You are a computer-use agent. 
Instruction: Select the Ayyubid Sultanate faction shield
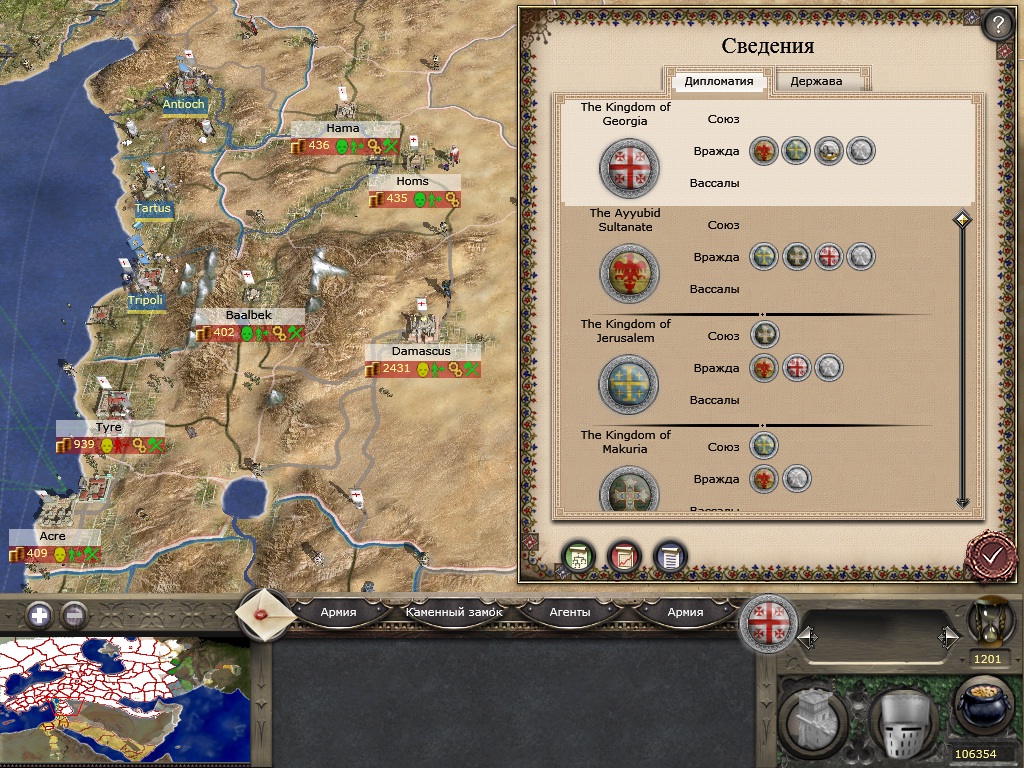[x=629, y=274]
